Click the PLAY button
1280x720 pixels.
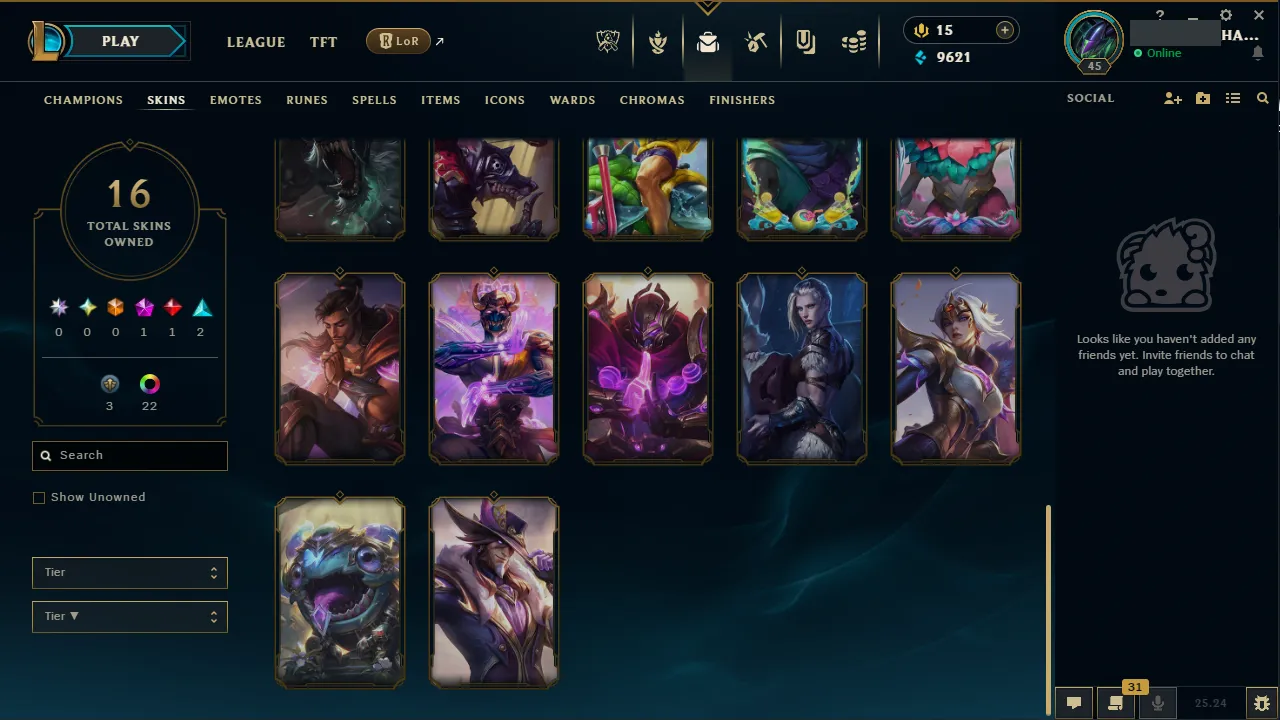coord(120,41)
